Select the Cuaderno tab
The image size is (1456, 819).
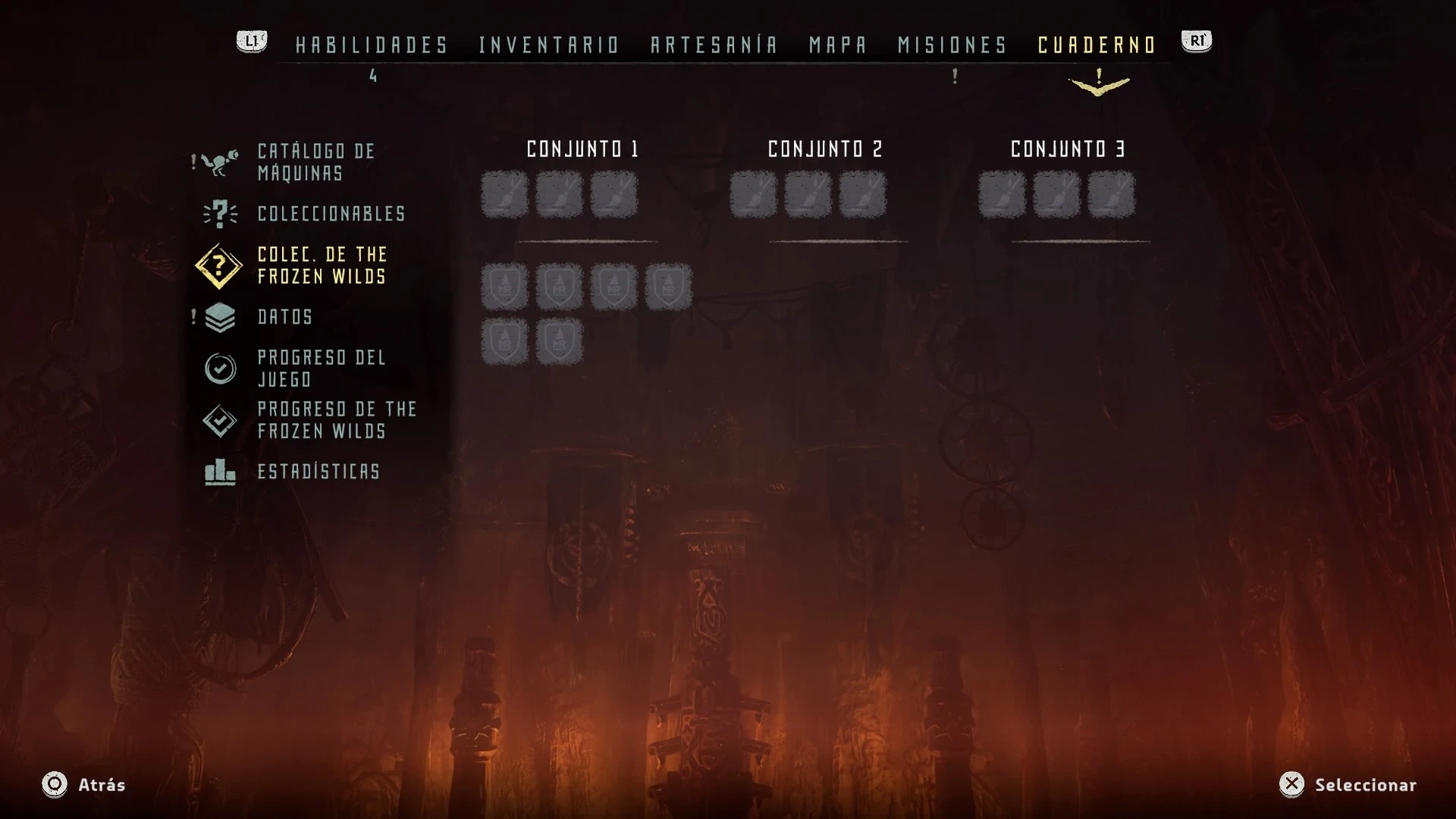pyautogui.click(x=1097, y=45)
